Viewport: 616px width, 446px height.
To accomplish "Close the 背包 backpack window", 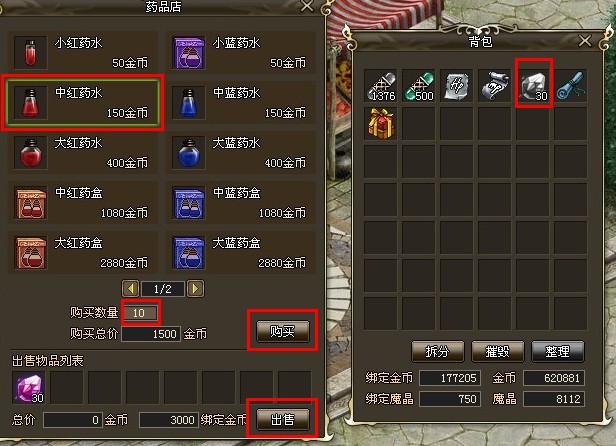I will point(586,41).
